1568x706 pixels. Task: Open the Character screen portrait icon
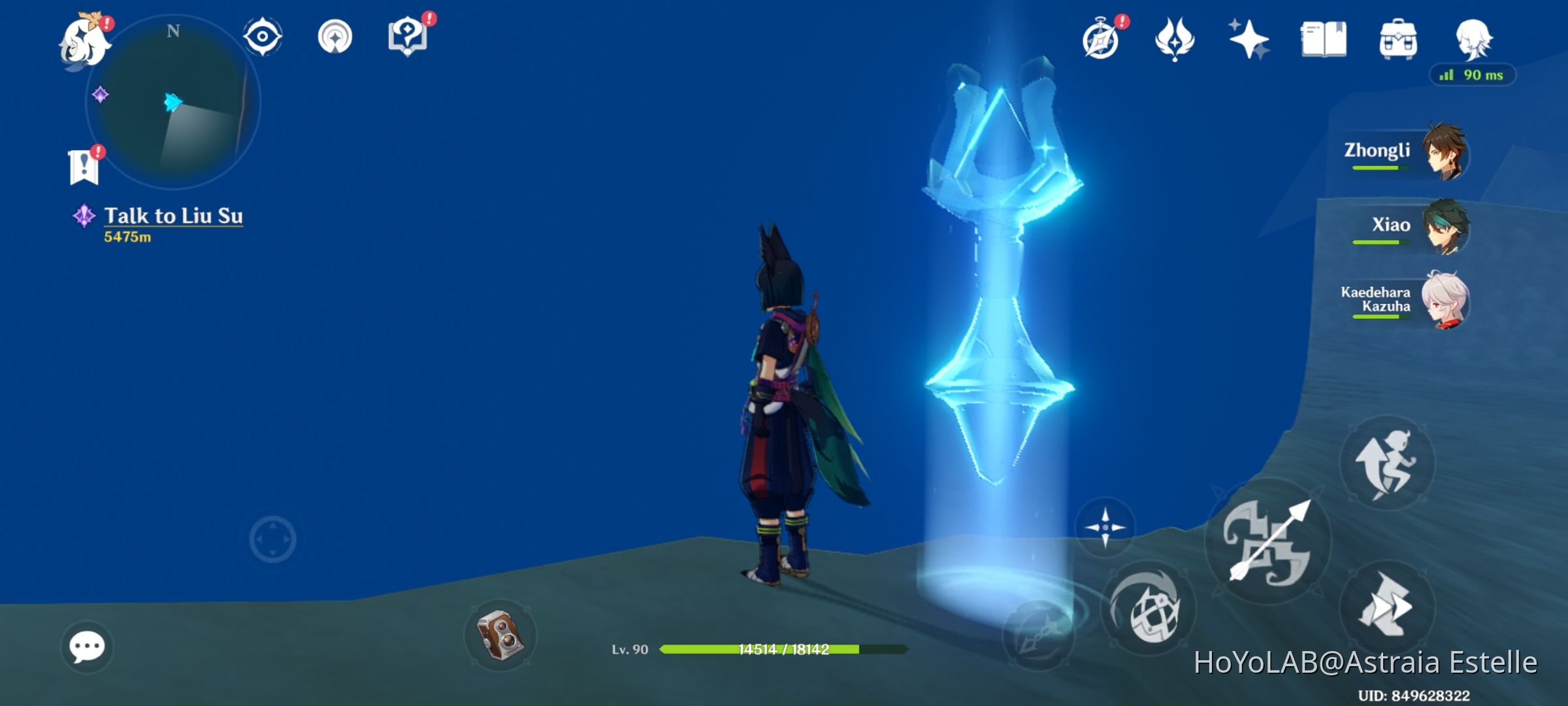pyautogui.click(x=1473, y=39)
